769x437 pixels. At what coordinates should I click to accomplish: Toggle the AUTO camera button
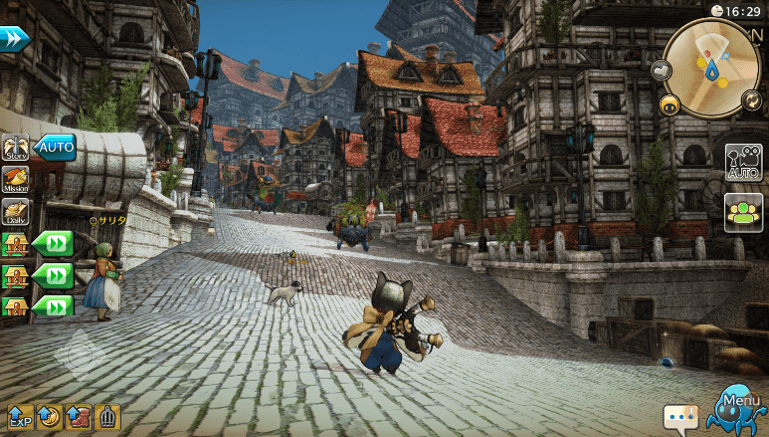744,162
